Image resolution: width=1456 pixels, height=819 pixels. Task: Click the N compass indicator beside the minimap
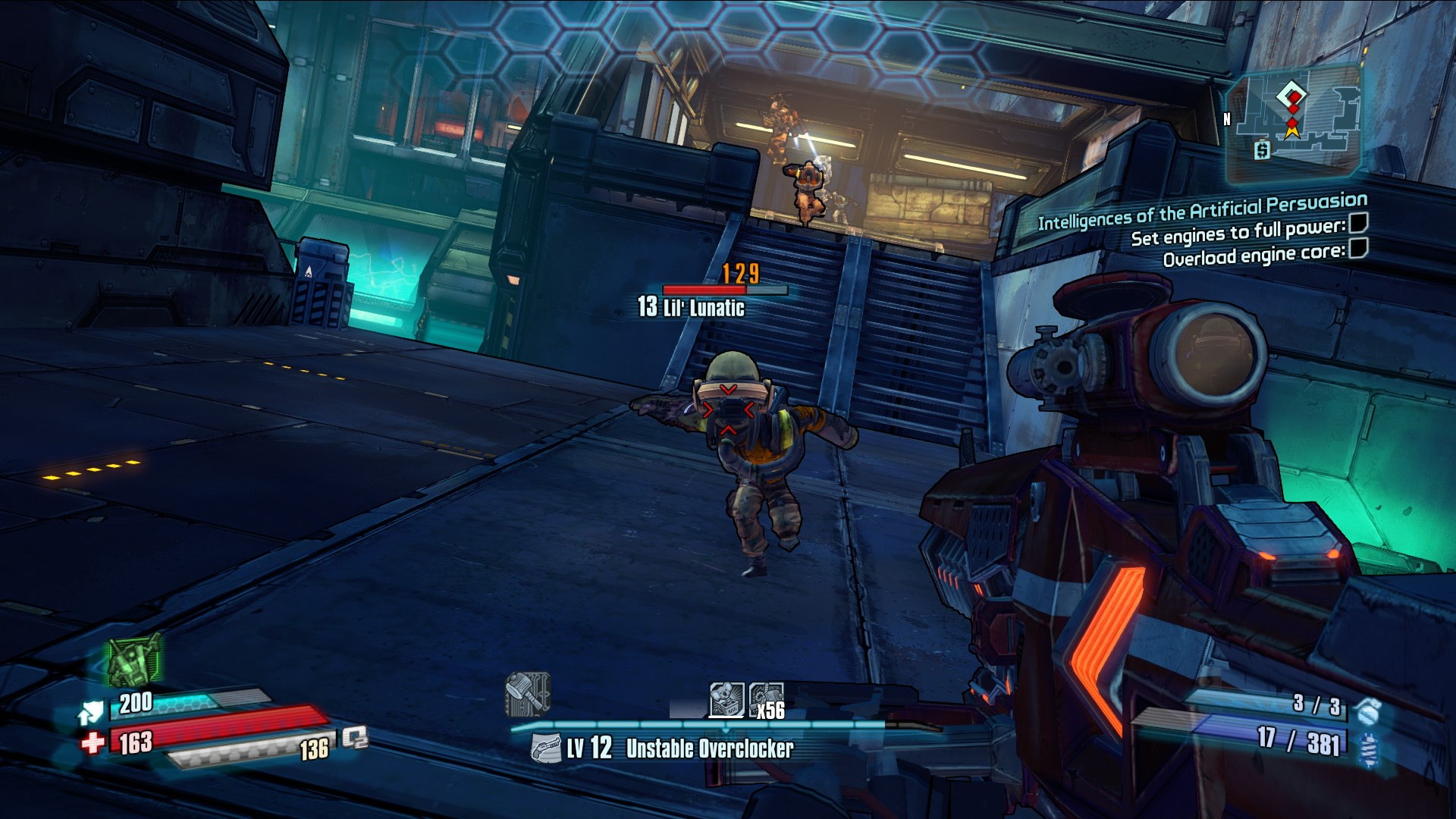(1228, 118)
